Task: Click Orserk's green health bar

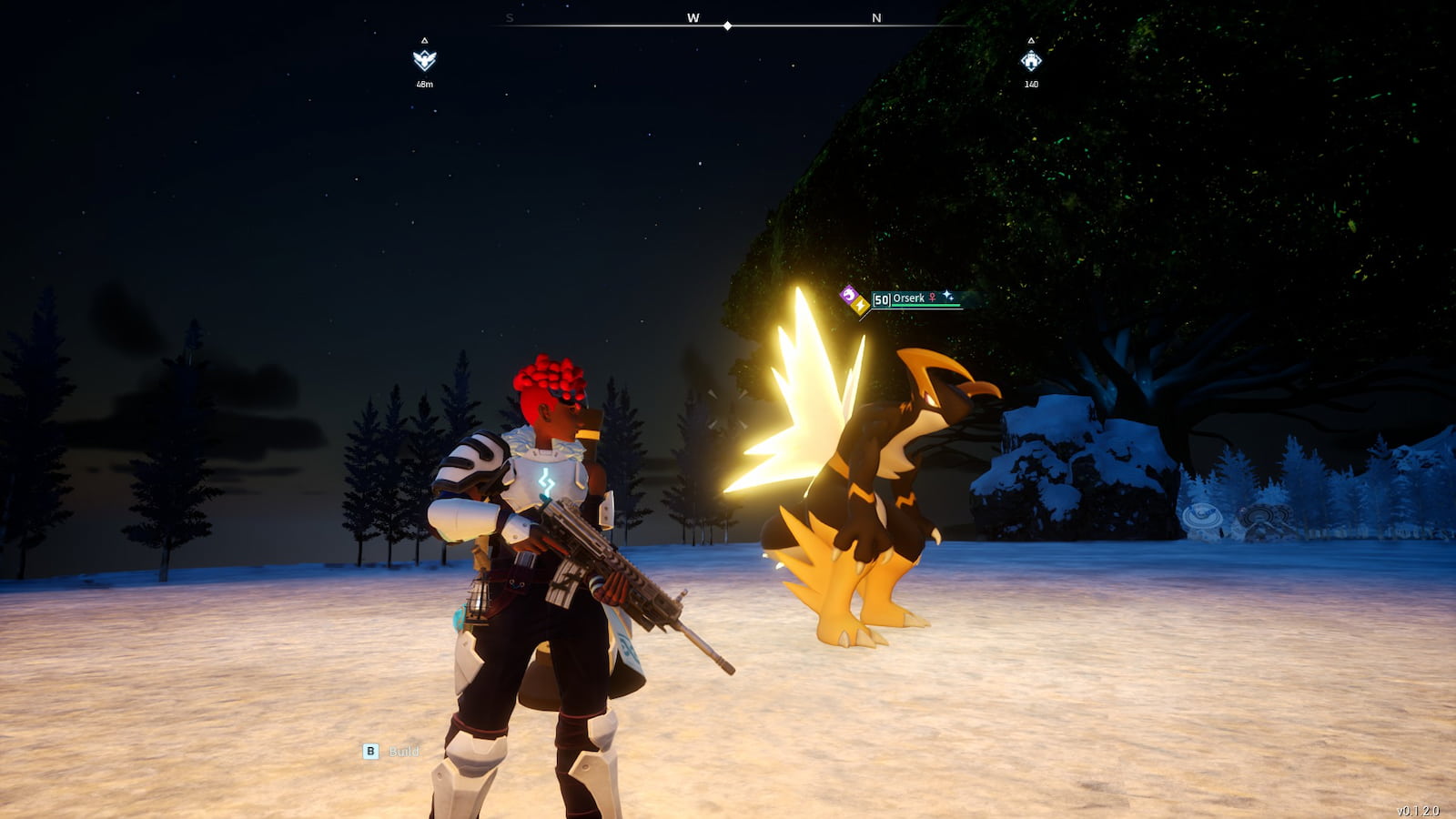Action: click(x=925, y=306)
